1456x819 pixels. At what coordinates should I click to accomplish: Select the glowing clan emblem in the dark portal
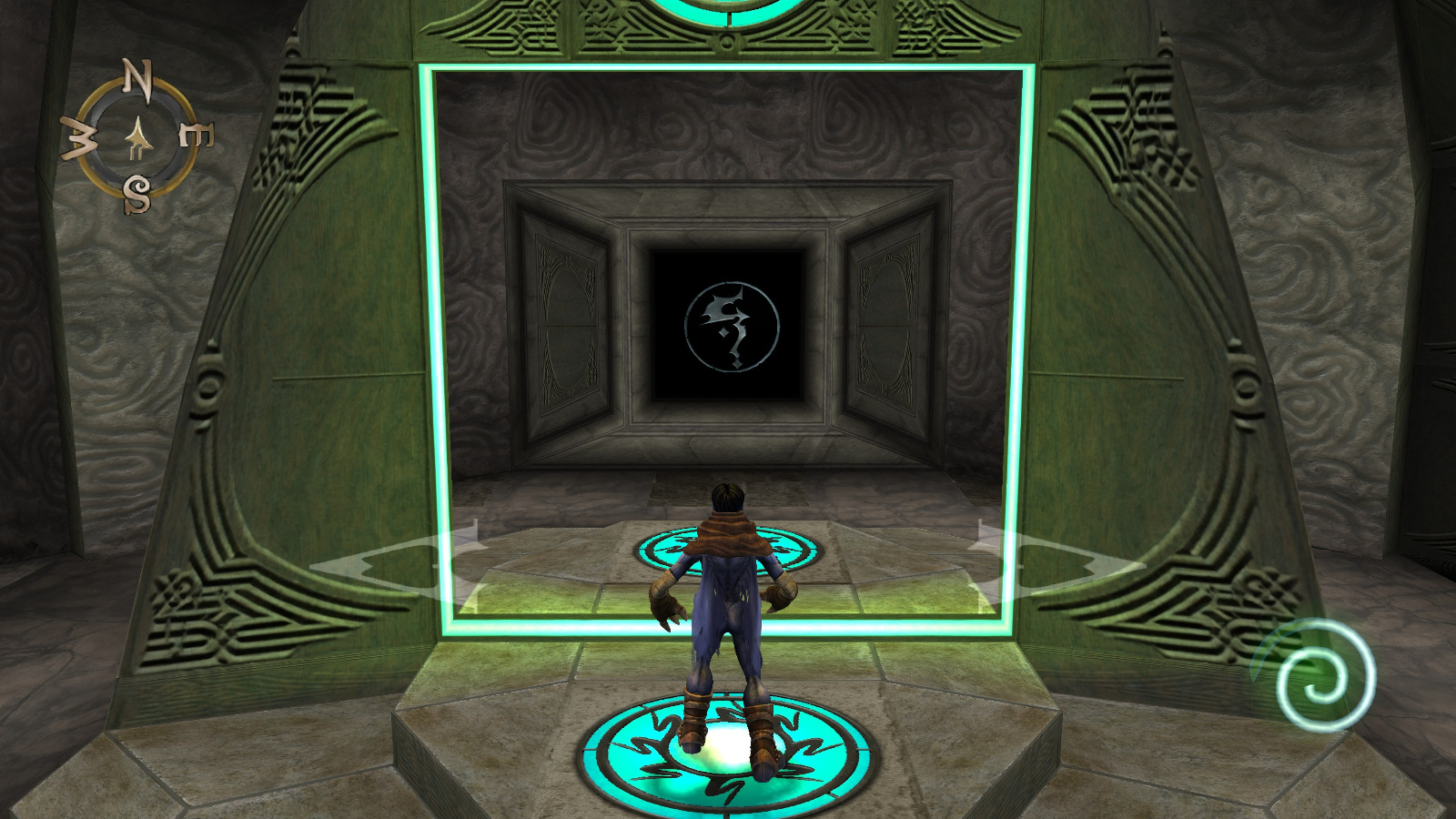[x=731, y=325]
